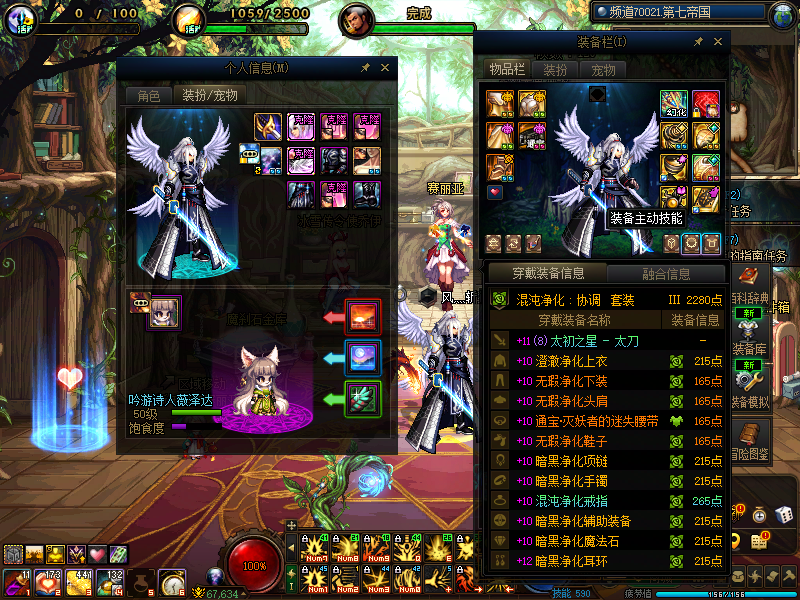Click the small red heart slot in equipment window
This screenshot has height=600, width=800.
pos(494,191)
